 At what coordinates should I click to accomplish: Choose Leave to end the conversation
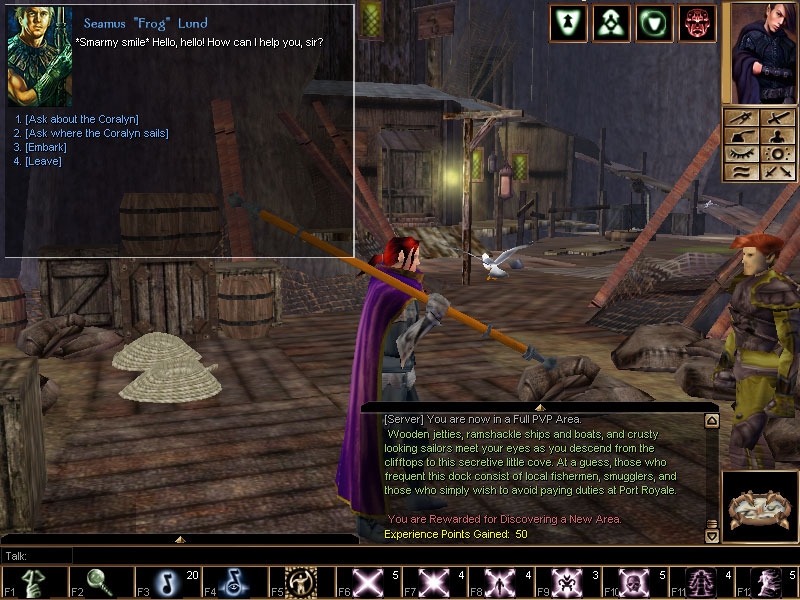44,161
